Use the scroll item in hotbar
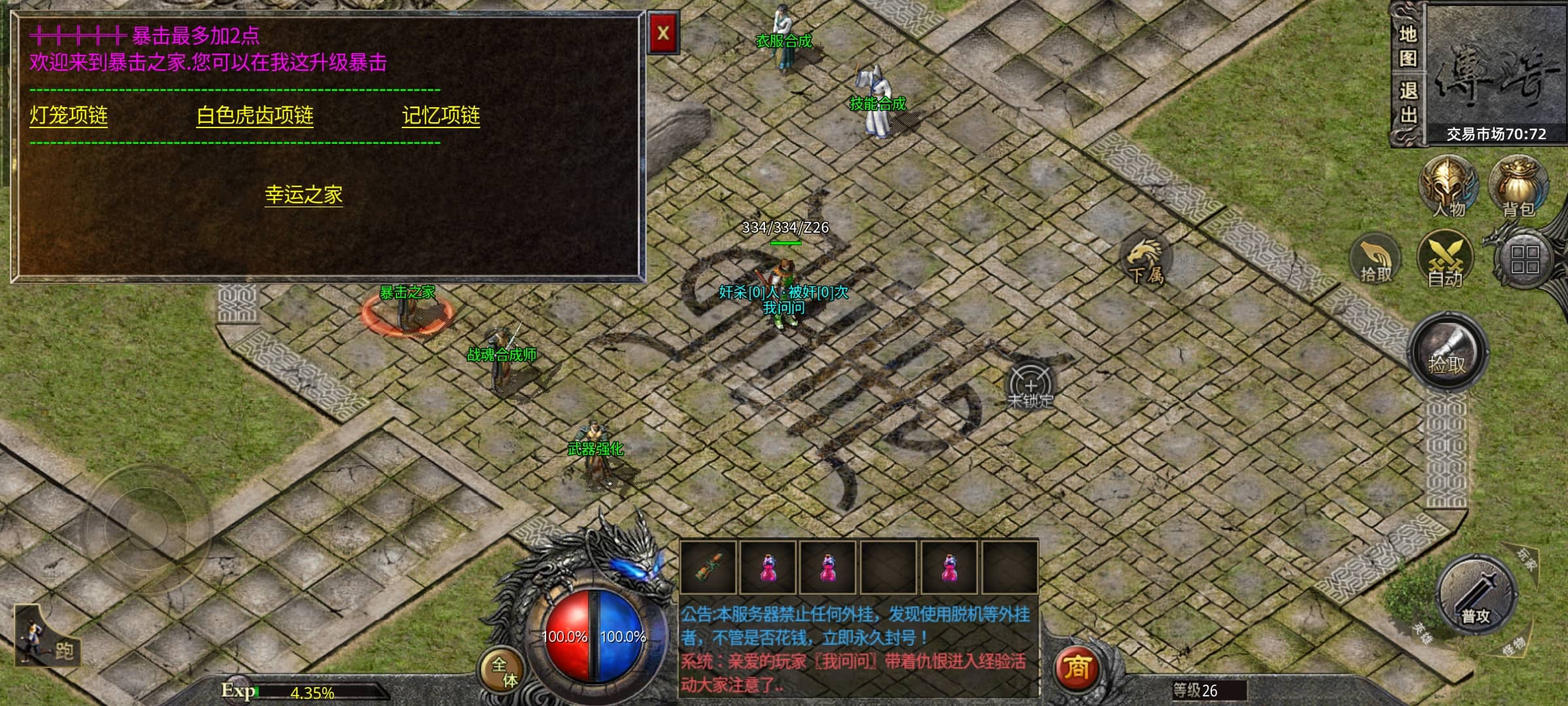This screenshot has width=1568, height=706. click(x=708, y=567)
